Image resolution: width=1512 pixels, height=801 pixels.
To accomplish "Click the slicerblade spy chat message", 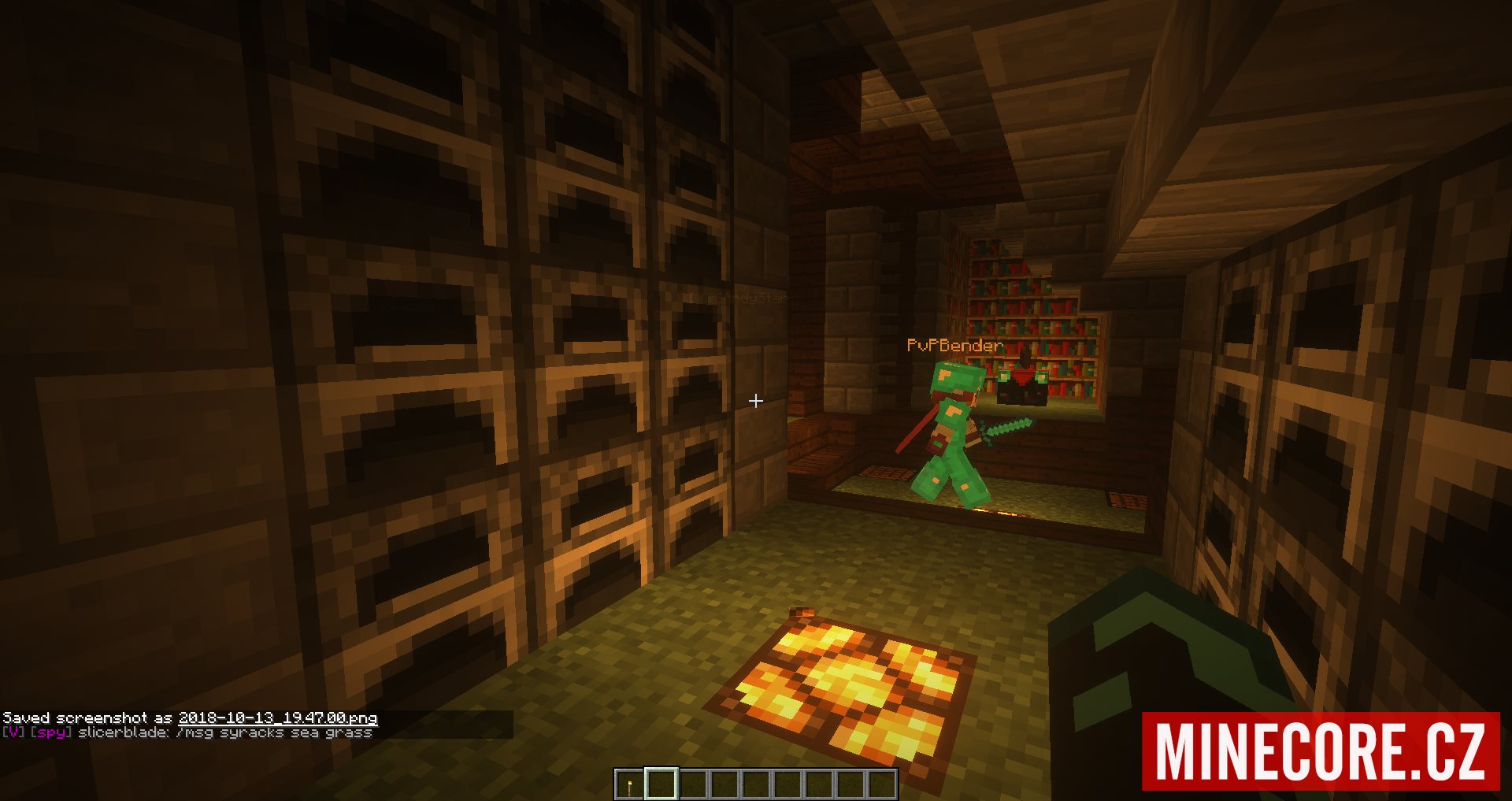I will 224,732.
